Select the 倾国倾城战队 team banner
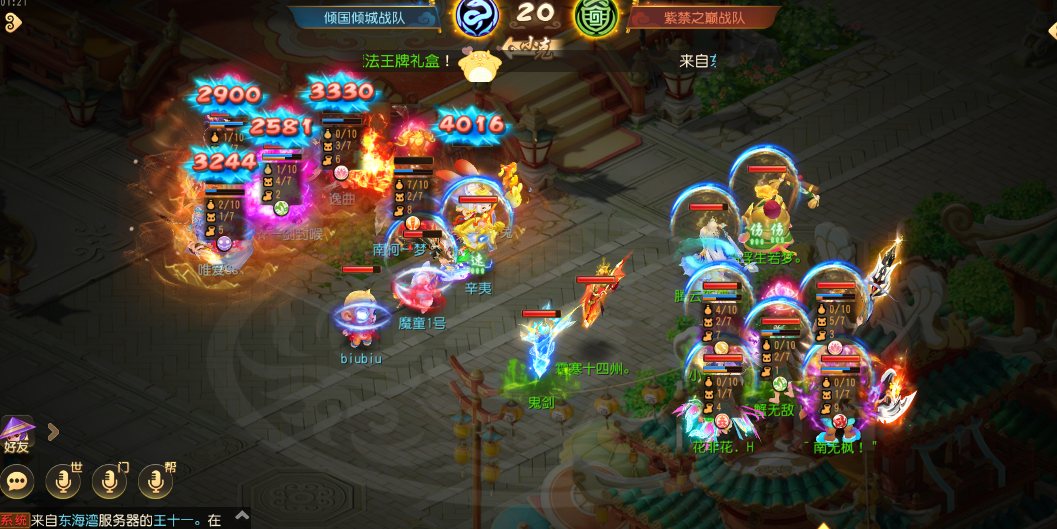The height and width of the screenshot is (529, 1057). 365,17
